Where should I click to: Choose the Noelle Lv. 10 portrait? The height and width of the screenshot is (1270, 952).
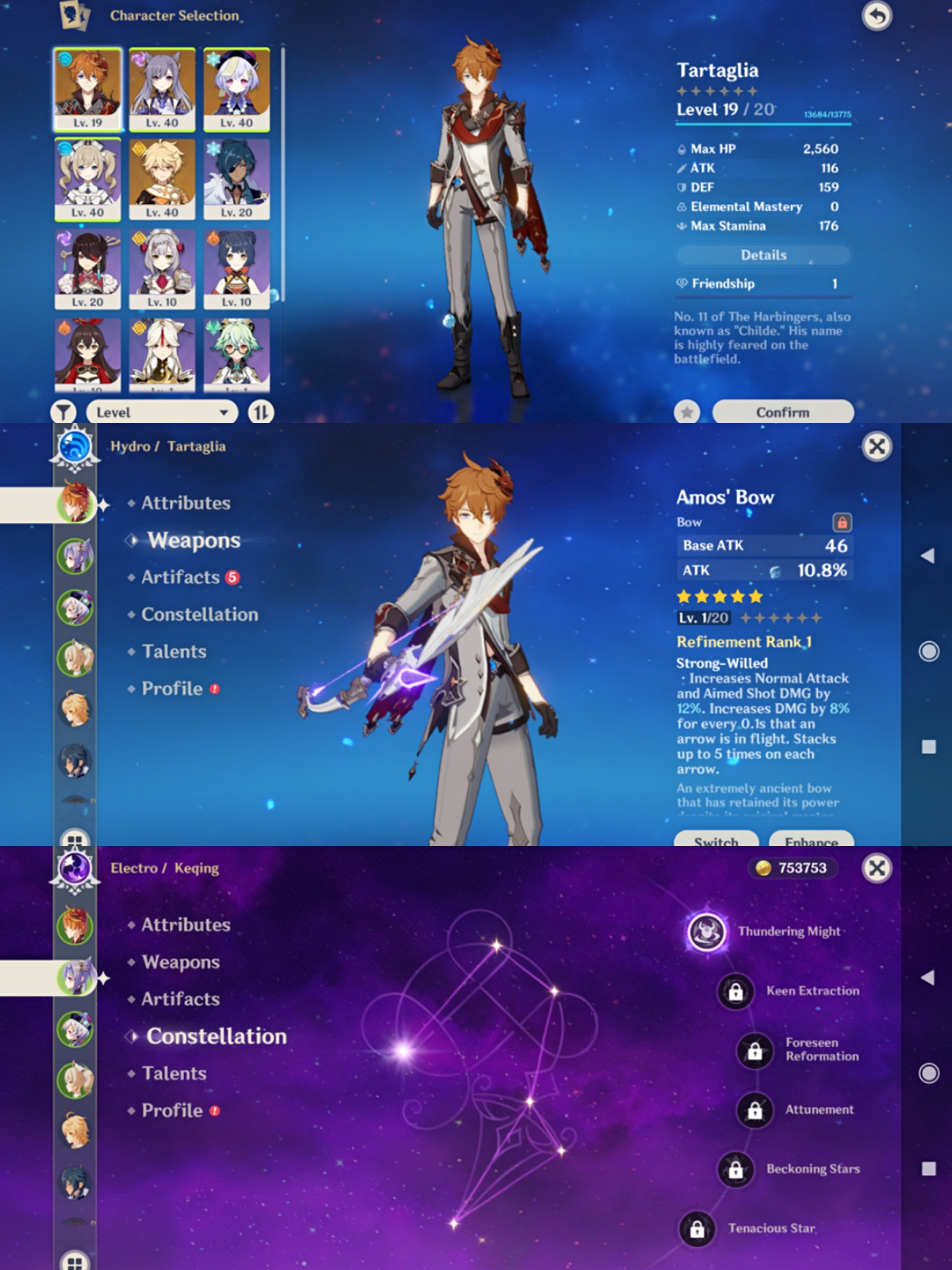point(162,269)
